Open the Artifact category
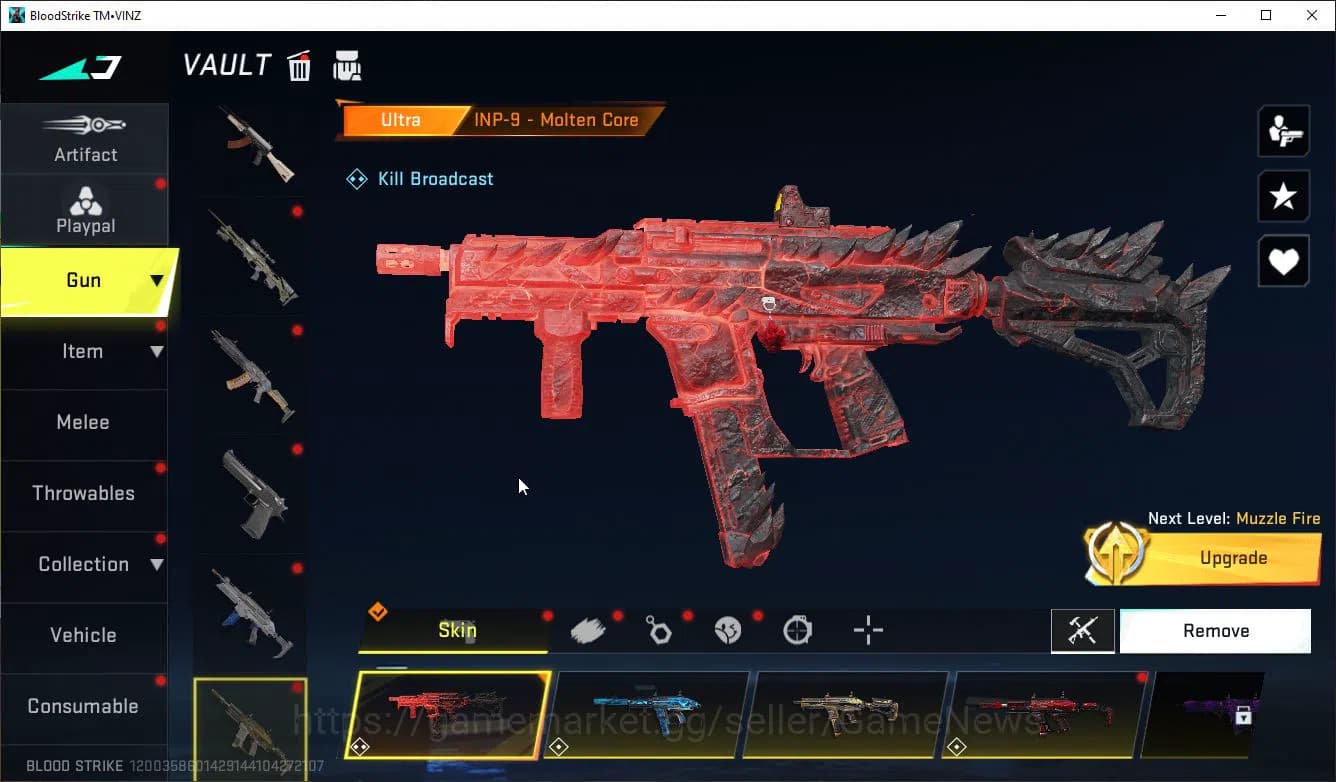1336x782 pixels. click(85, 139)
